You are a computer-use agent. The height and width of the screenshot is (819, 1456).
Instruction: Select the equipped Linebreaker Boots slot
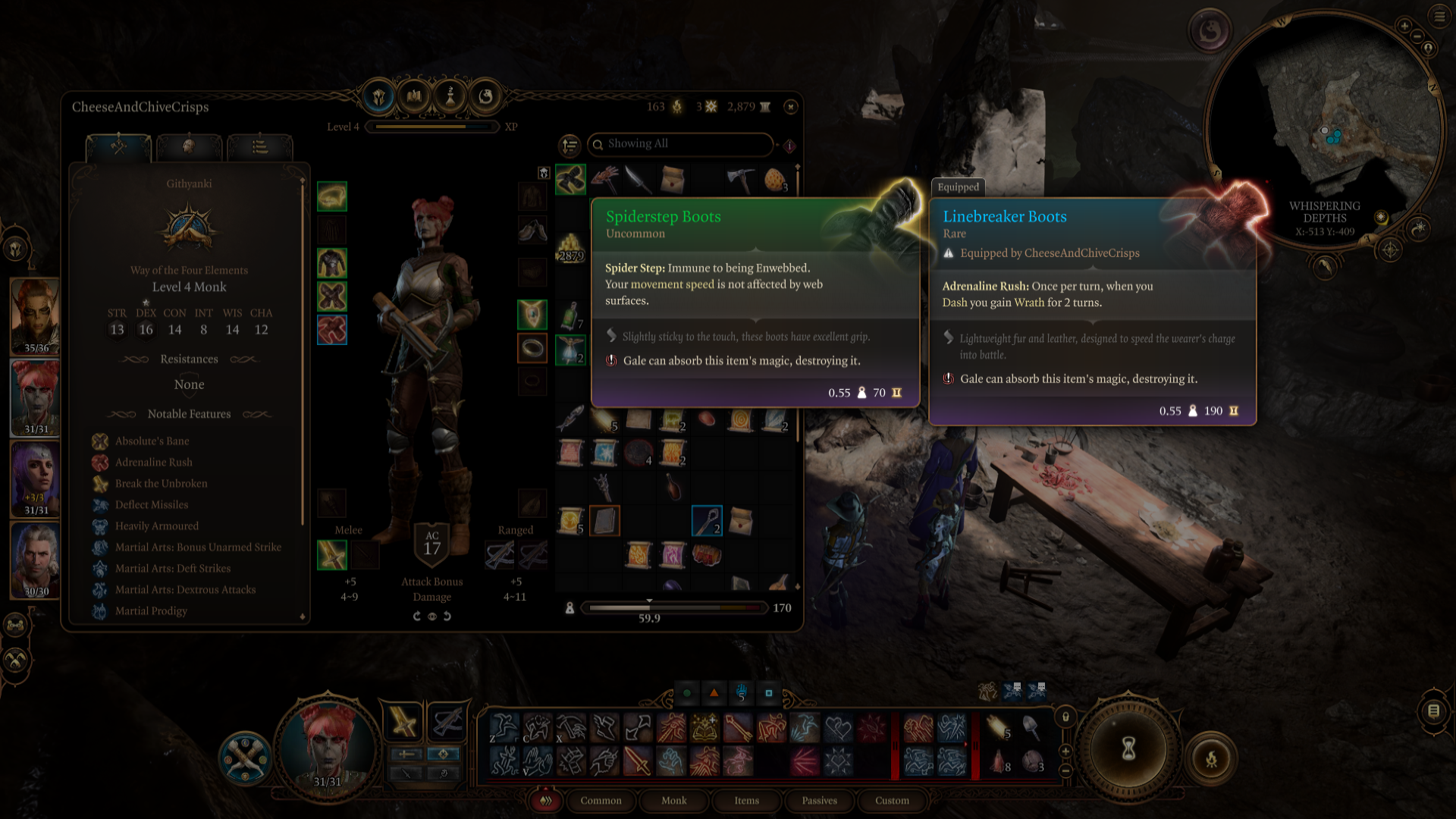coord(332,330)
